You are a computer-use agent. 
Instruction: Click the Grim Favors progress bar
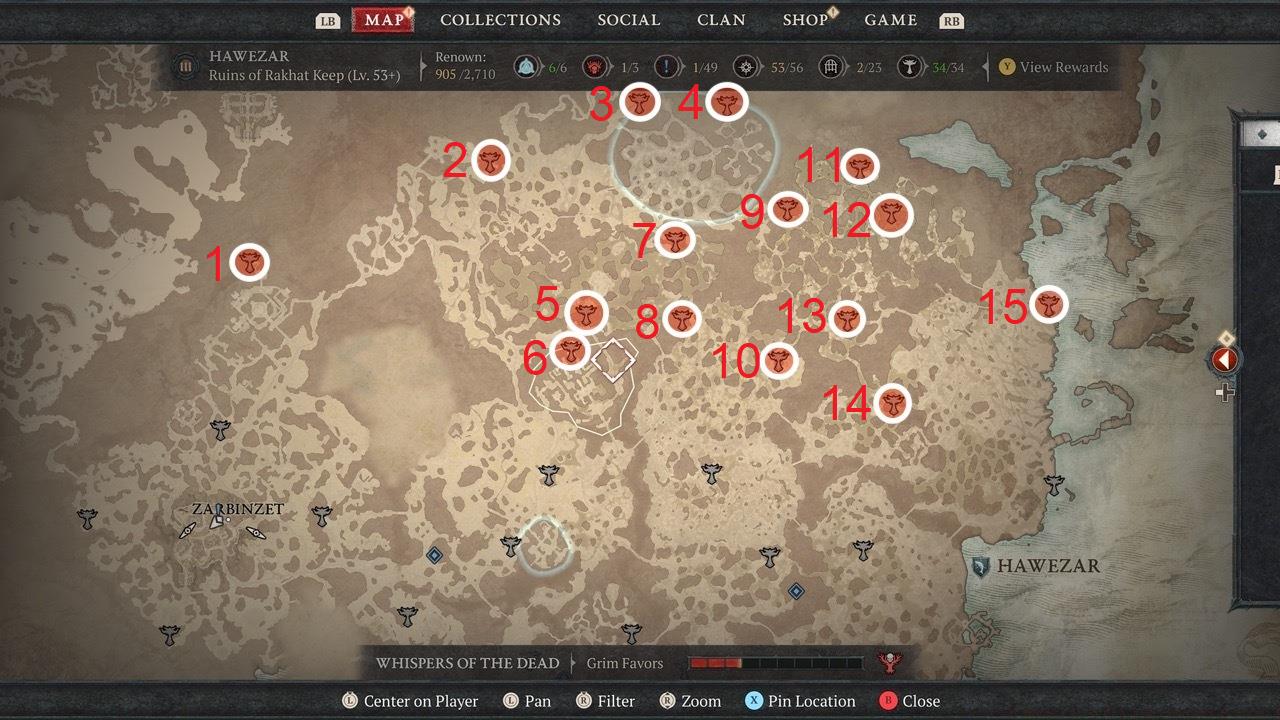tap(775, 662)
